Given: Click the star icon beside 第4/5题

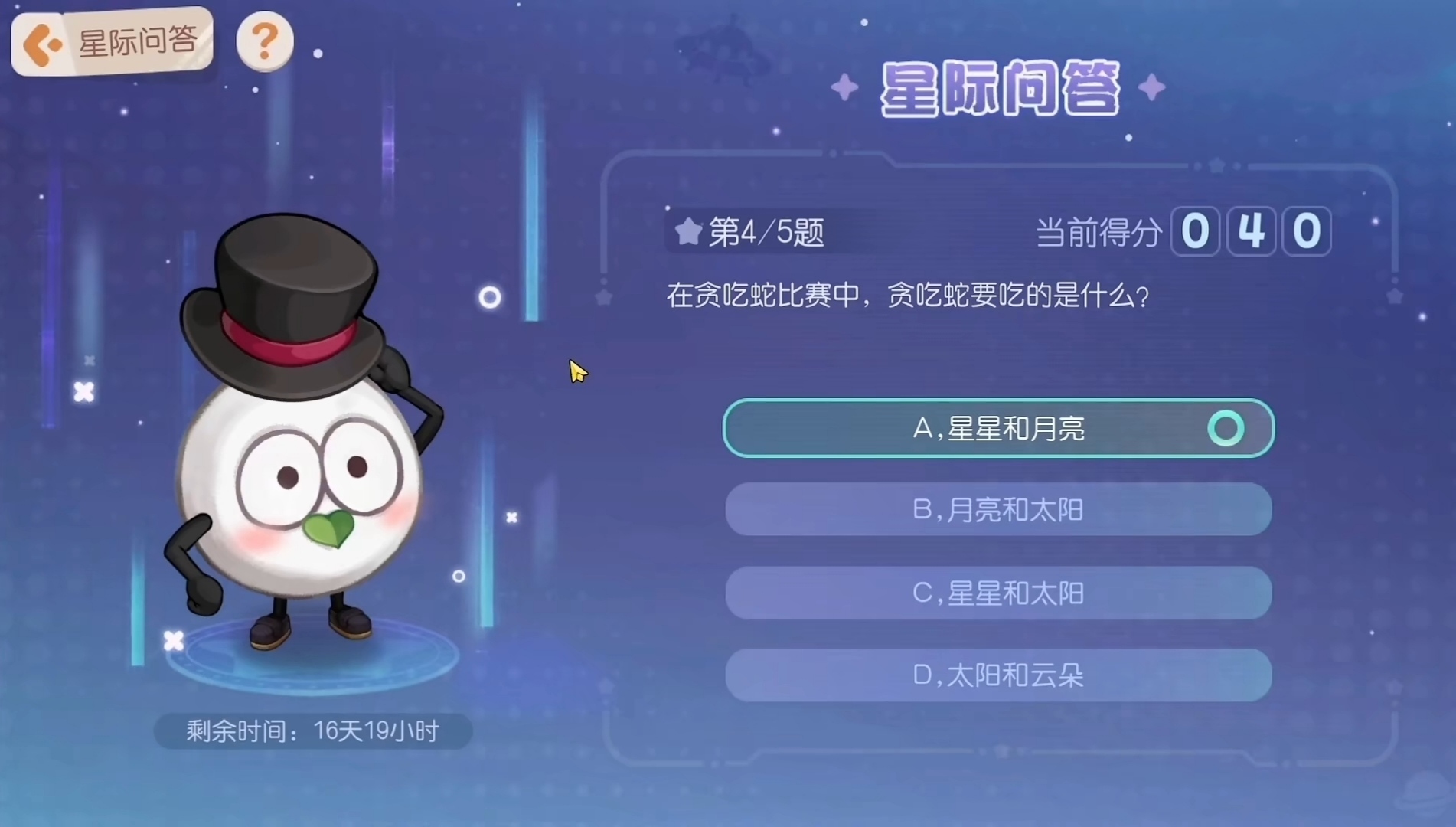Looking at the screenshot, I should (x=687, y=231).
